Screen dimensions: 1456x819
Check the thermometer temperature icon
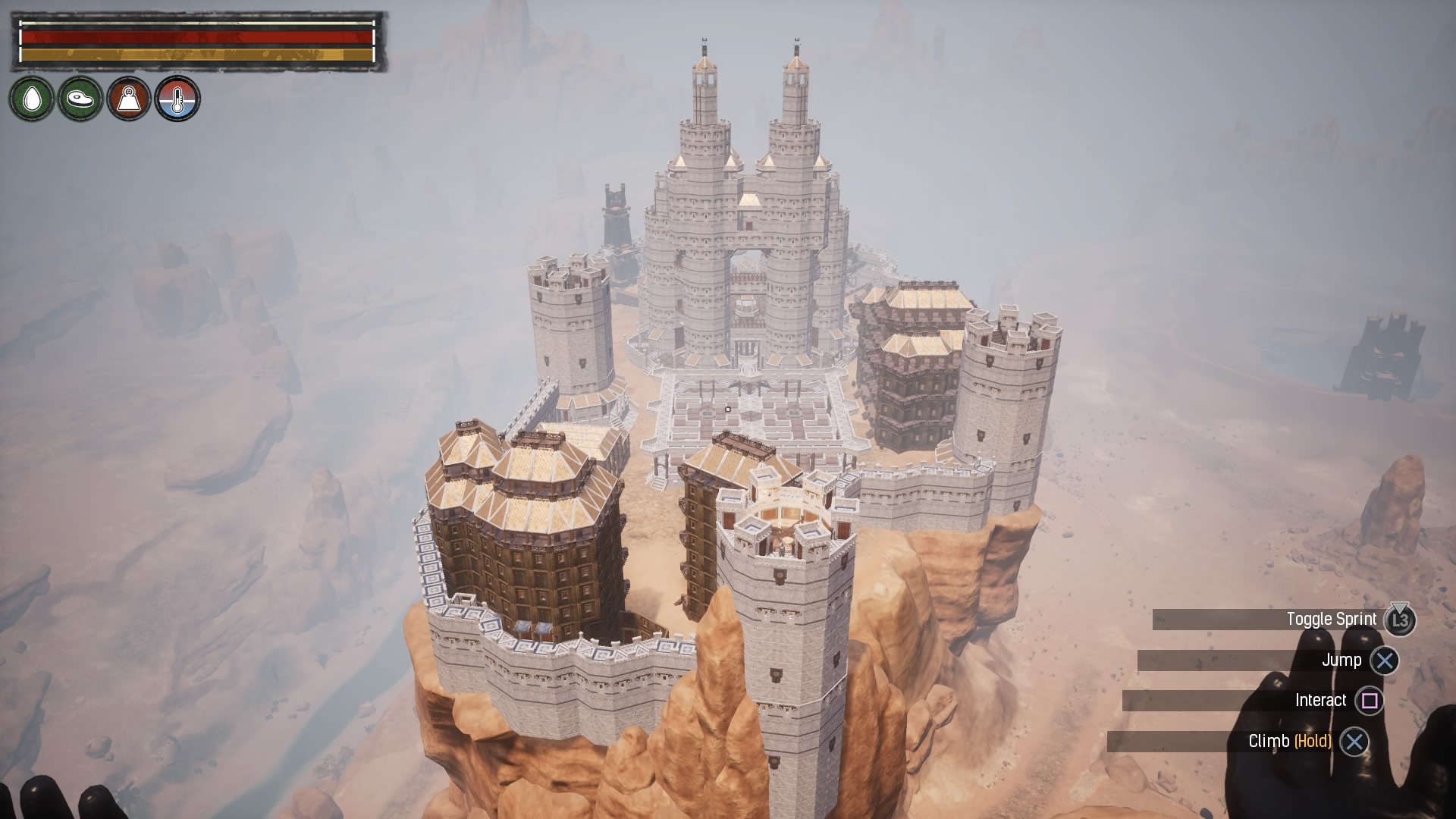[x=177, y=99]
